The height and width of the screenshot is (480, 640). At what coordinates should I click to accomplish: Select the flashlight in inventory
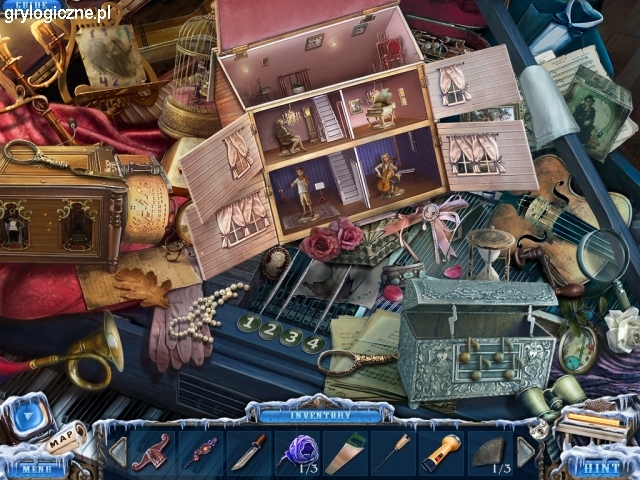pyautogui.click(x=440, y=452)
